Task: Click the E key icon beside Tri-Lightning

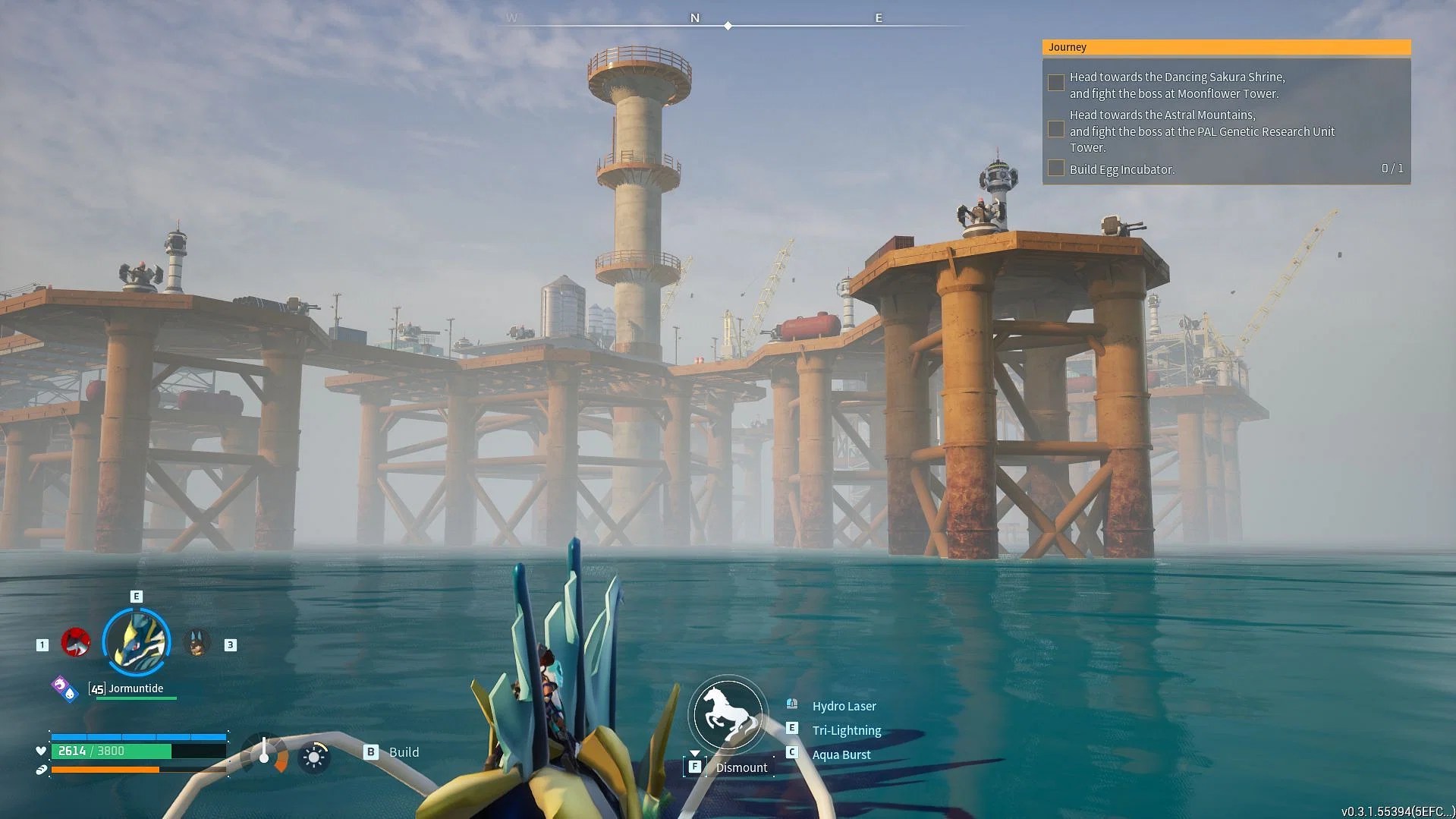Action: coord(792,729)
